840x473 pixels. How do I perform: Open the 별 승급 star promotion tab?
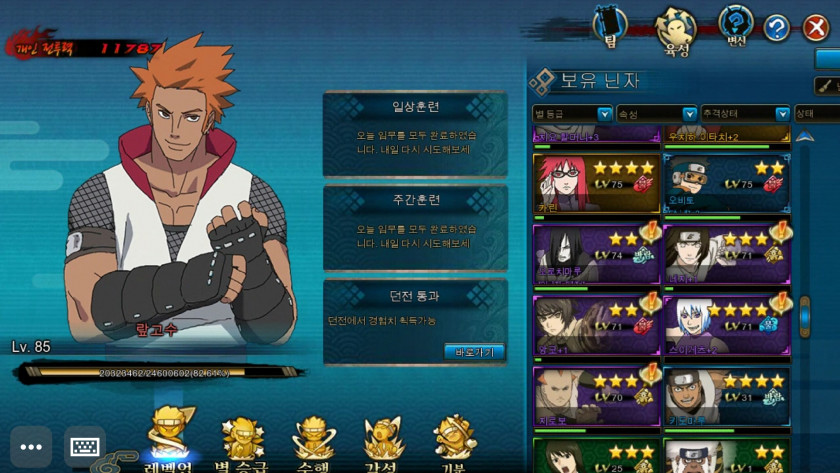(242, 442)
